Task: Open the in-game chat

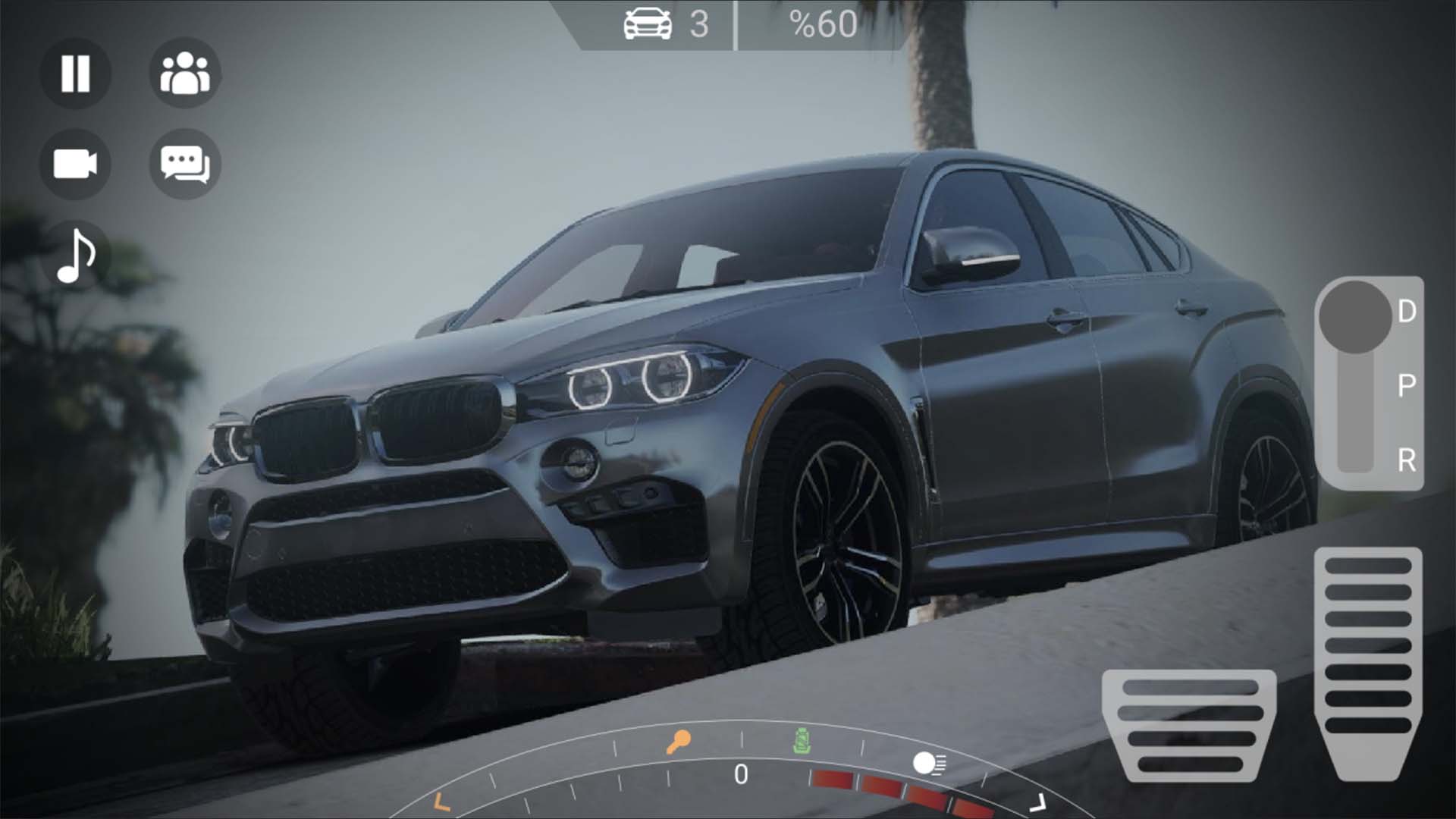Action: 184,165
